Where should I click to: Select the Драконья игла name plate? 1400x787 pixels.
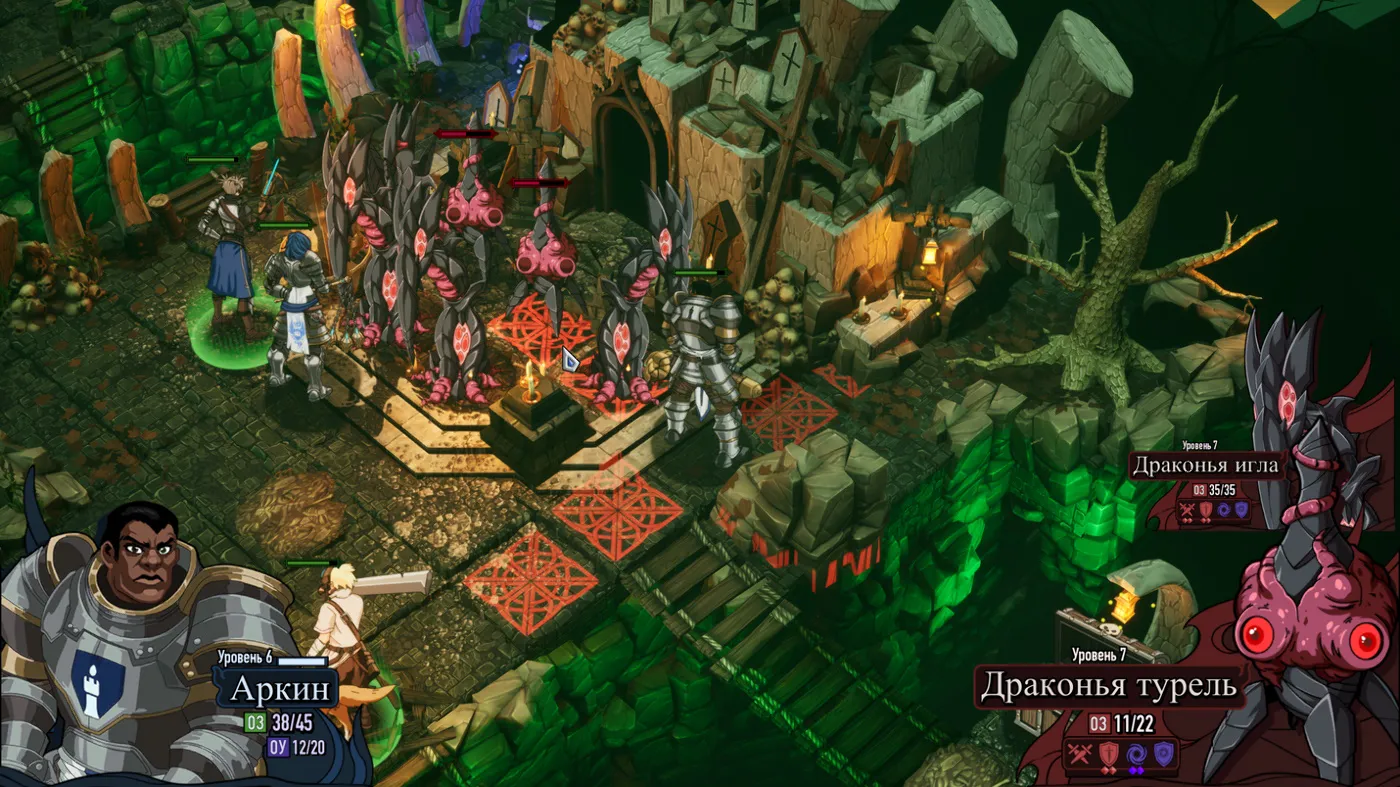1206,465
